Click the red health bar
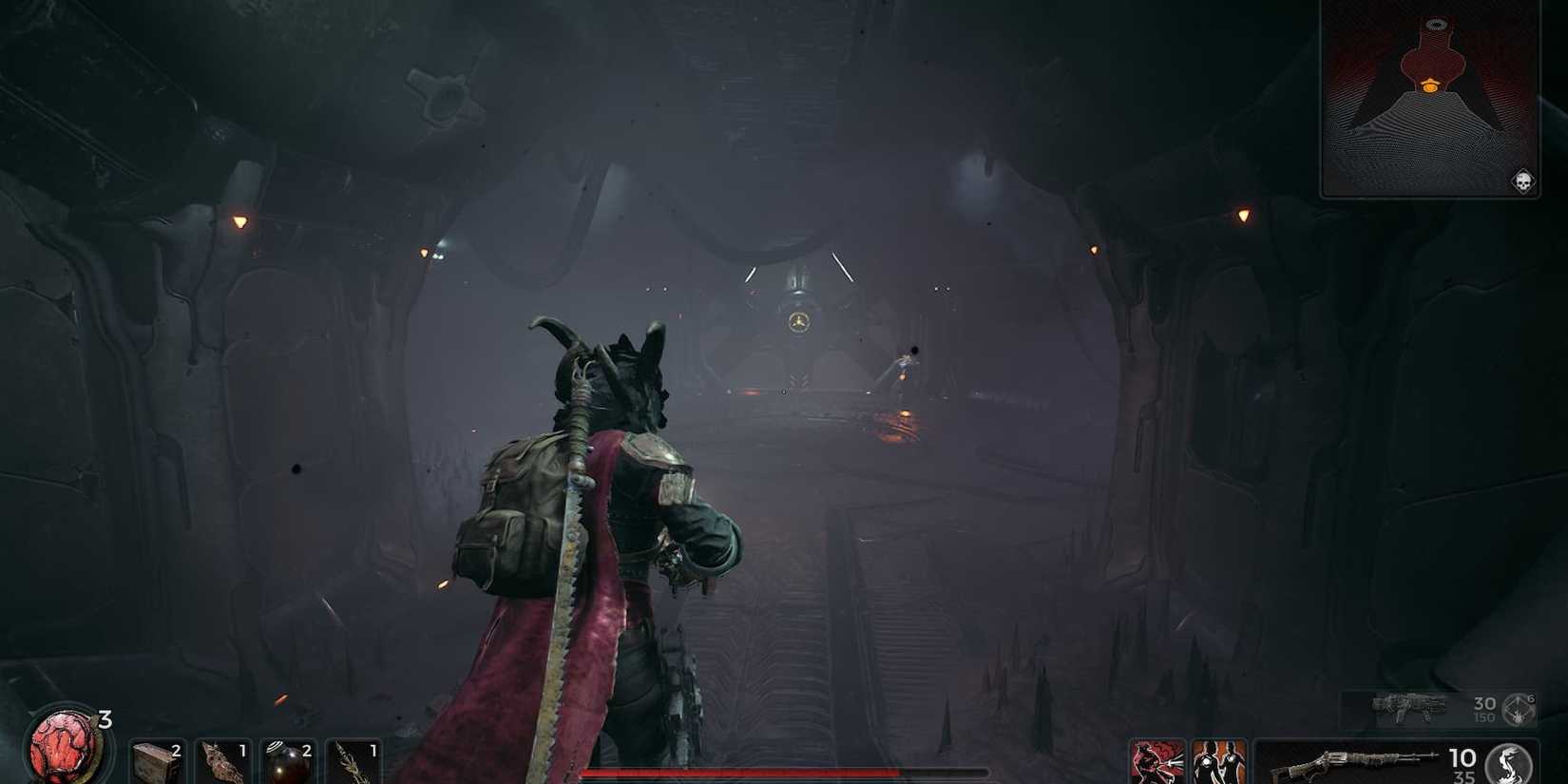Viewport: 1568px width, 784px height. [x=784, y=774]
